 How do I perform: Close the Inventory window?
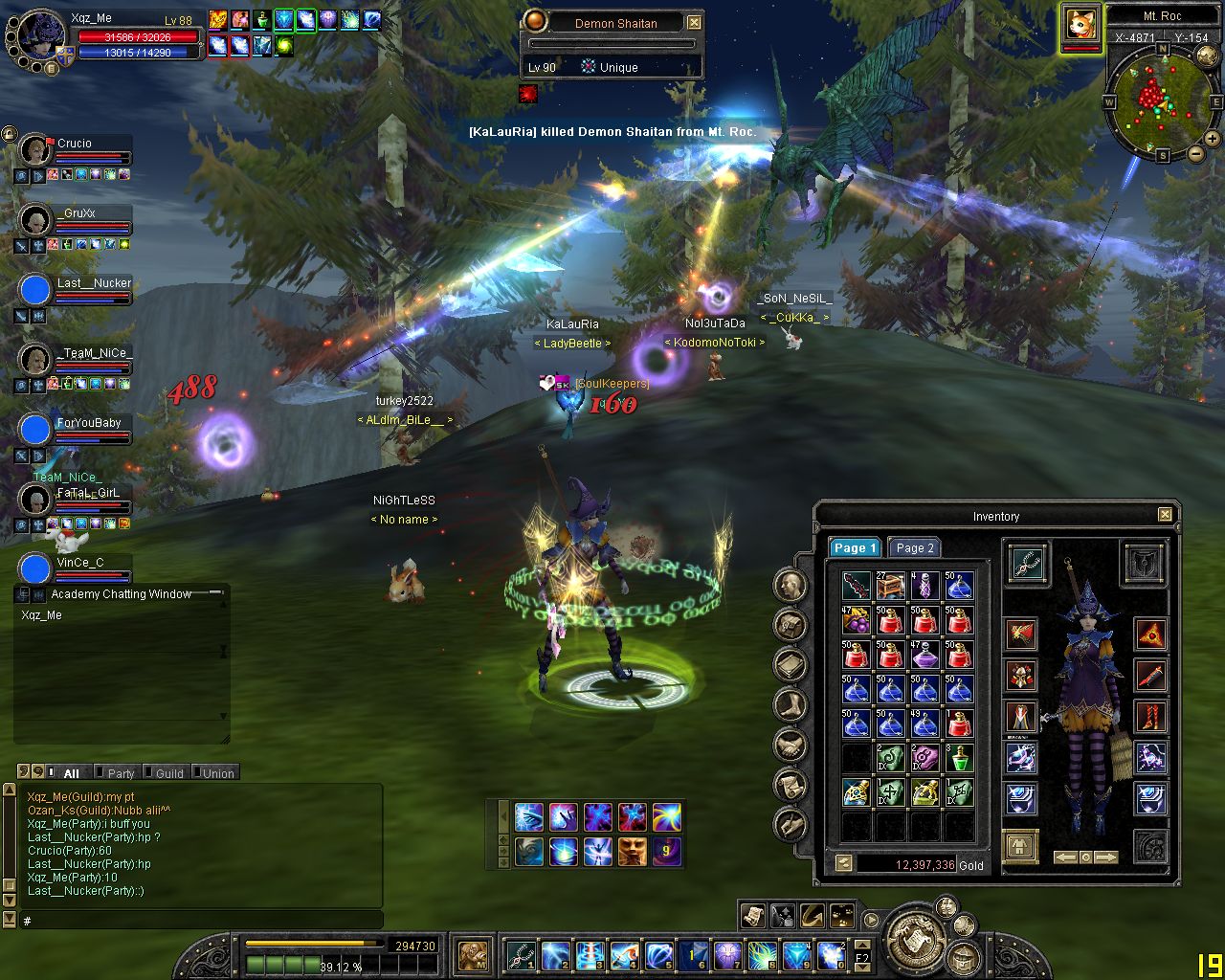[1165, 515]
